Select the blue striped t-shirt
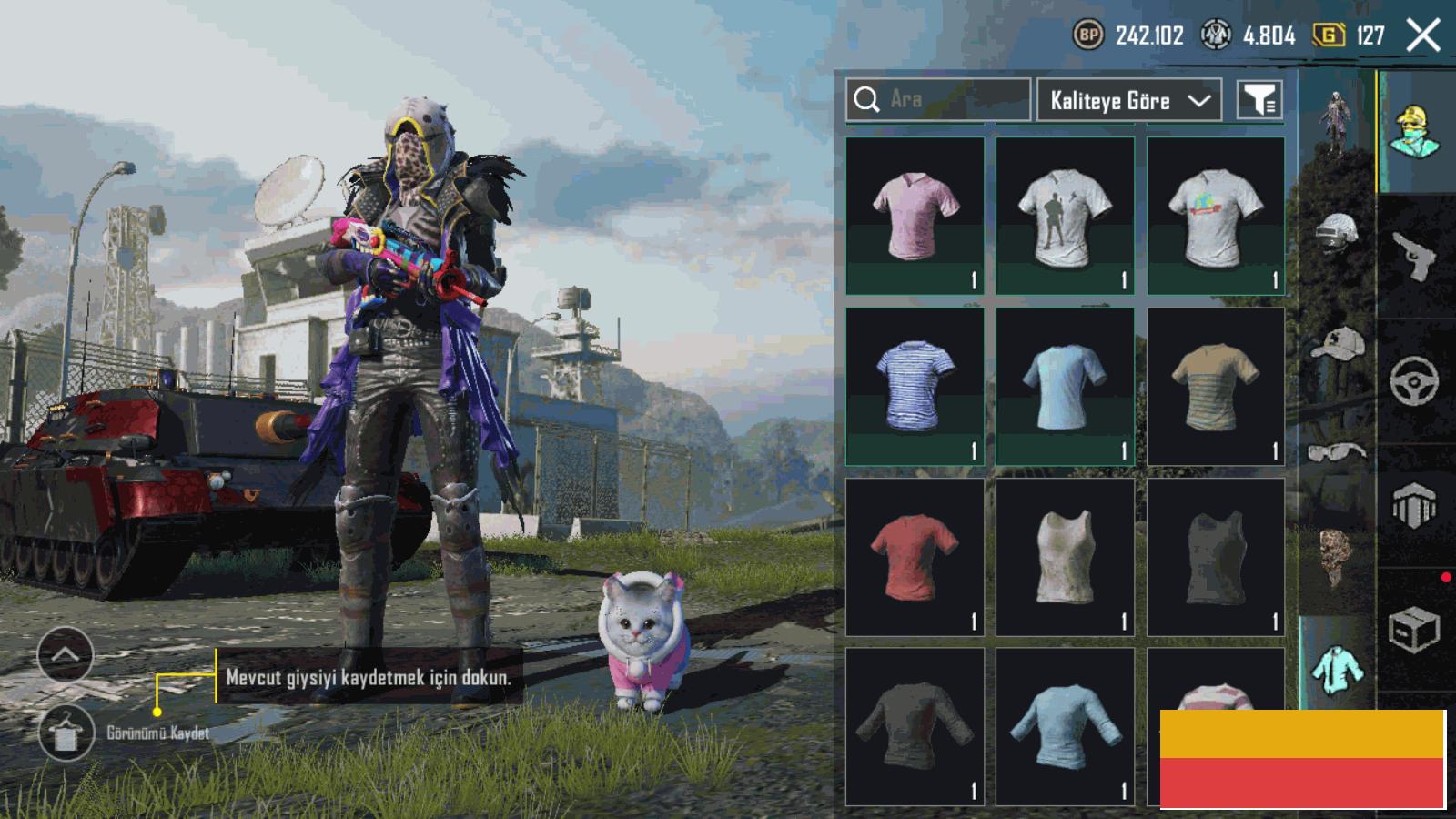1456x819 pixels. coord(915,387)
